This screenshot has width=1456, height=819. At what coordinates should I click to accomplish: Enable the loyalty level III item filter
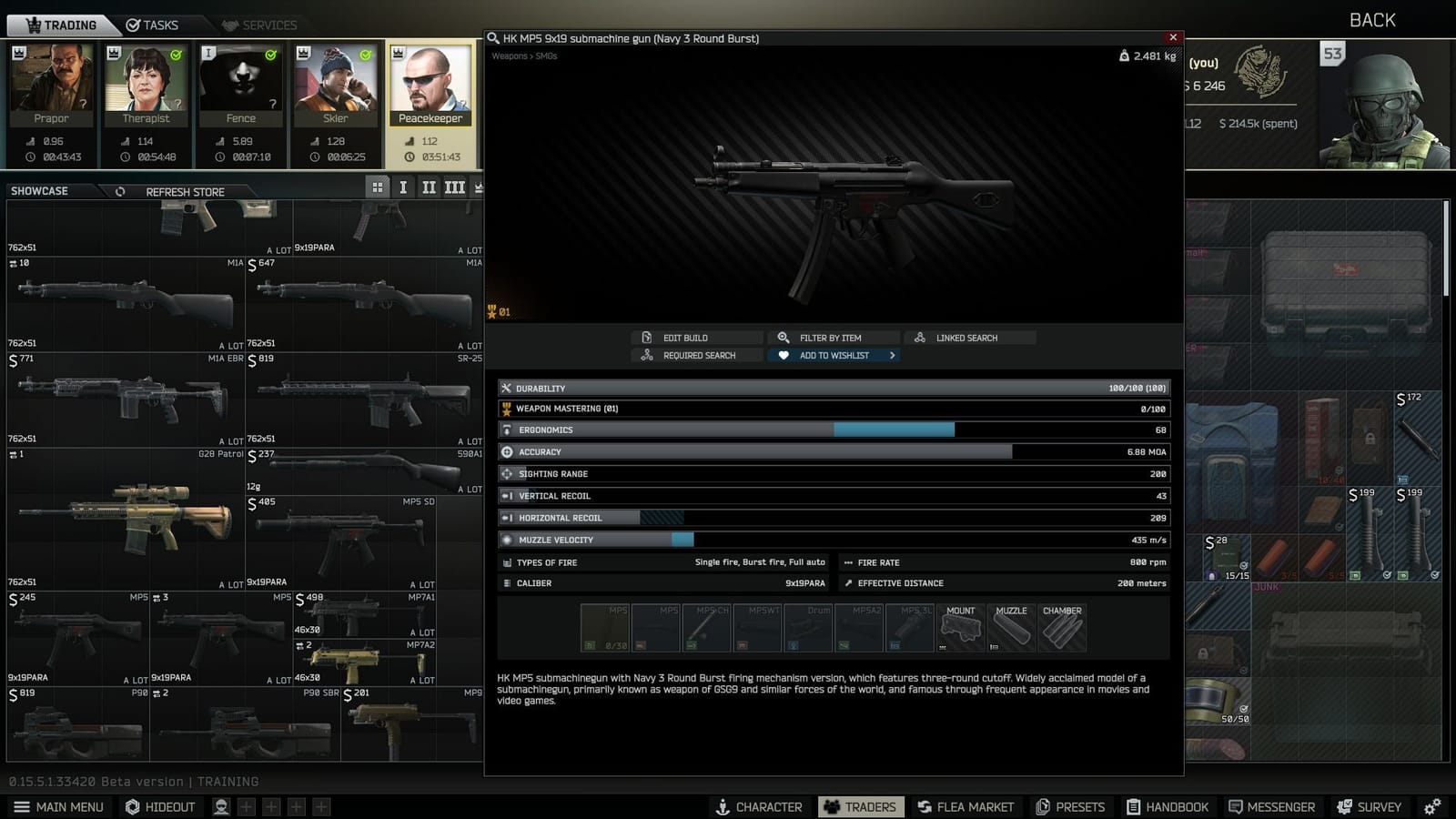454,186
